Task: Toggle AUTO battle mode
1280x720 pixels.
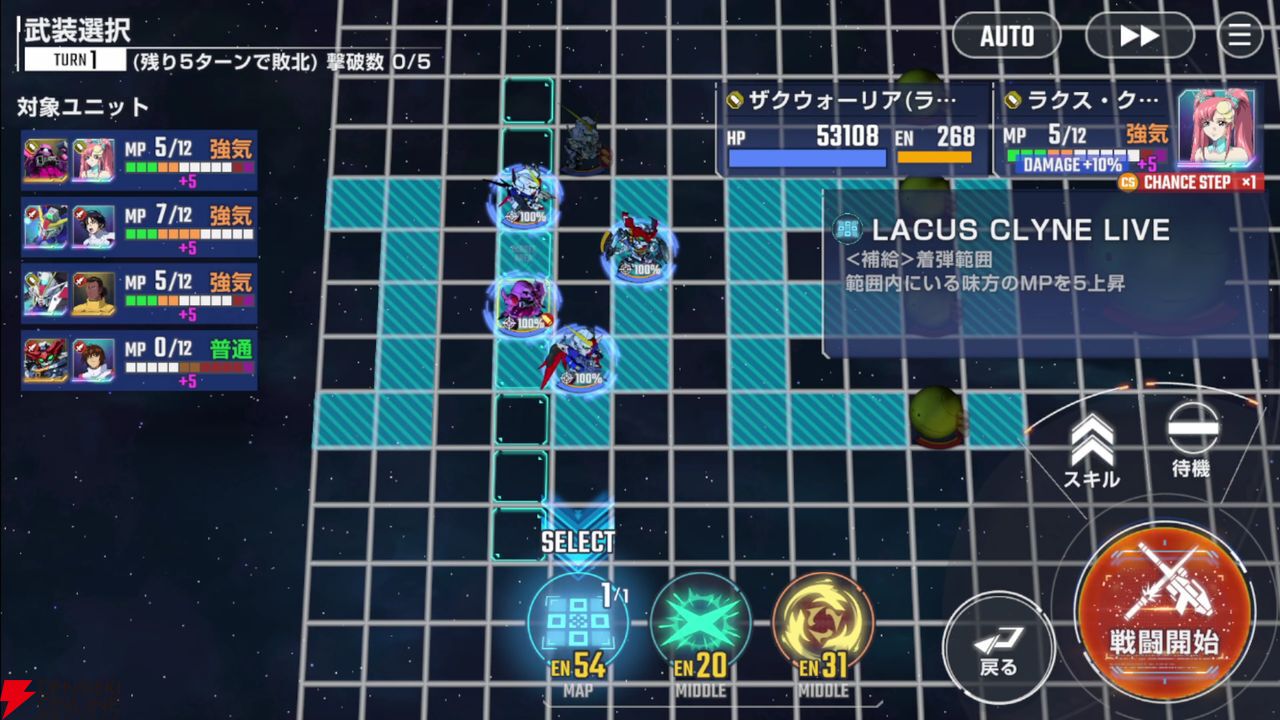Action: [1006, 36]
